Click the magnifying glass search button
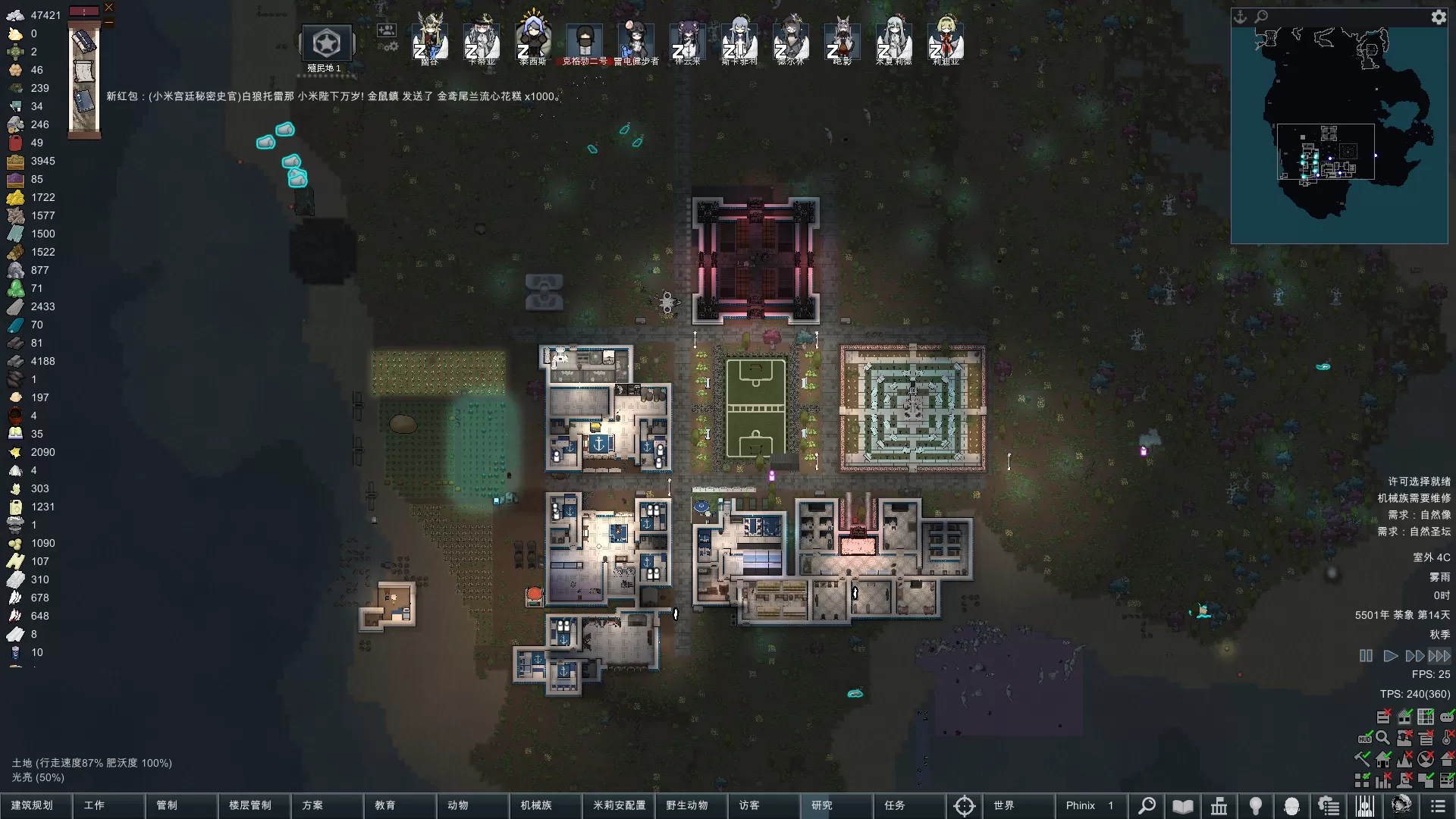The height and width of the screenshot is (819, 1456). coord(1147,805)
